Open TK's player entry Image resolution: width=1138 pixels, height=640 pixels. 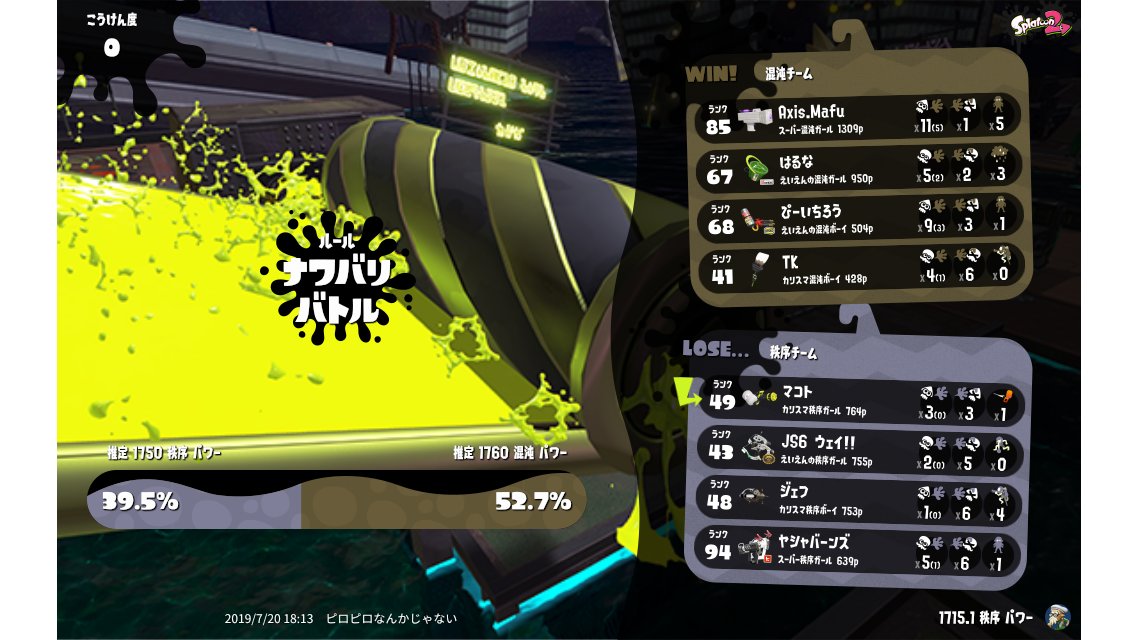click(x=860, y=267)
